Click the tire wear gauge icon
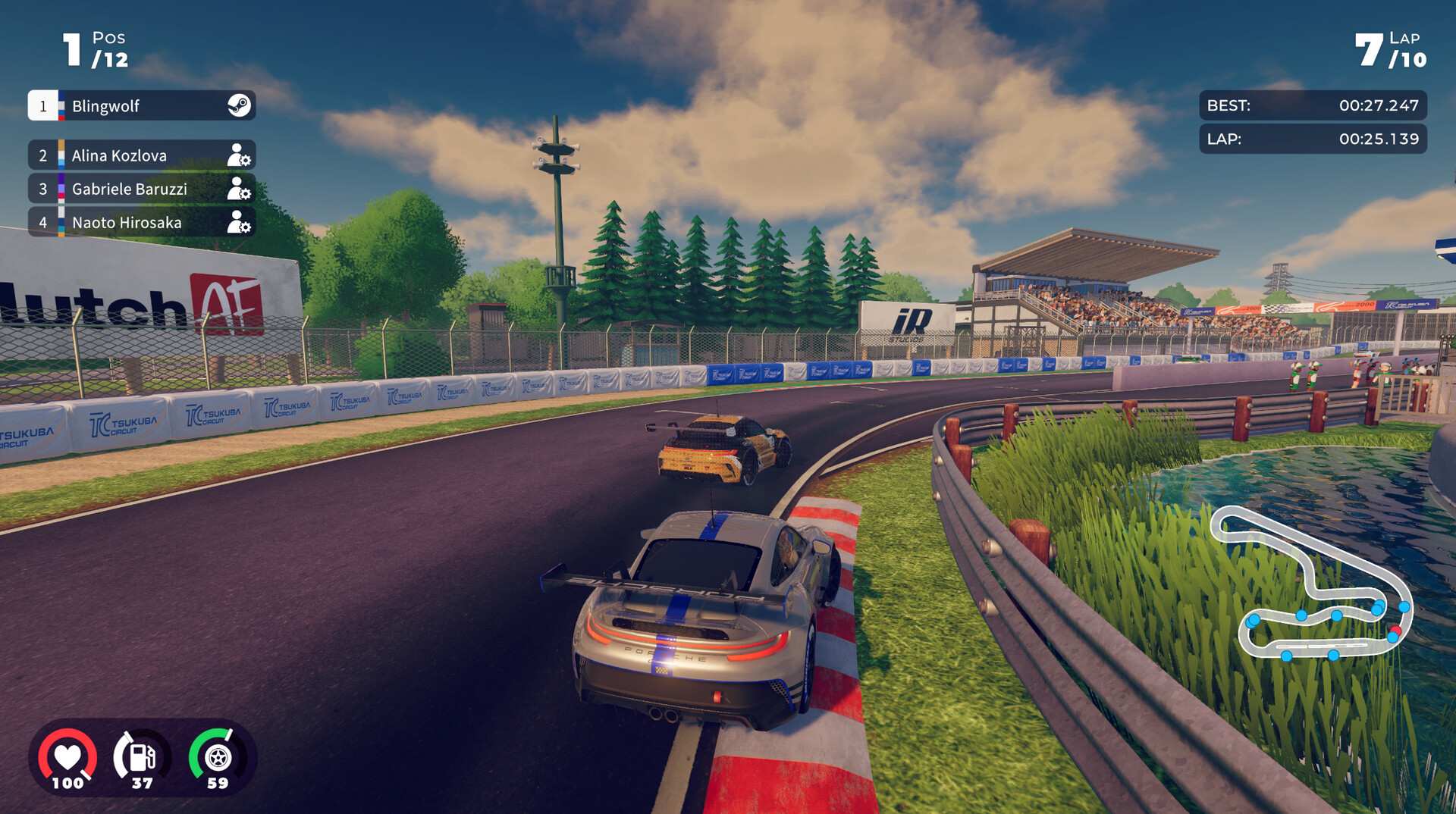The width and height of the screenshot is (1456, 814). pos(217,755)
